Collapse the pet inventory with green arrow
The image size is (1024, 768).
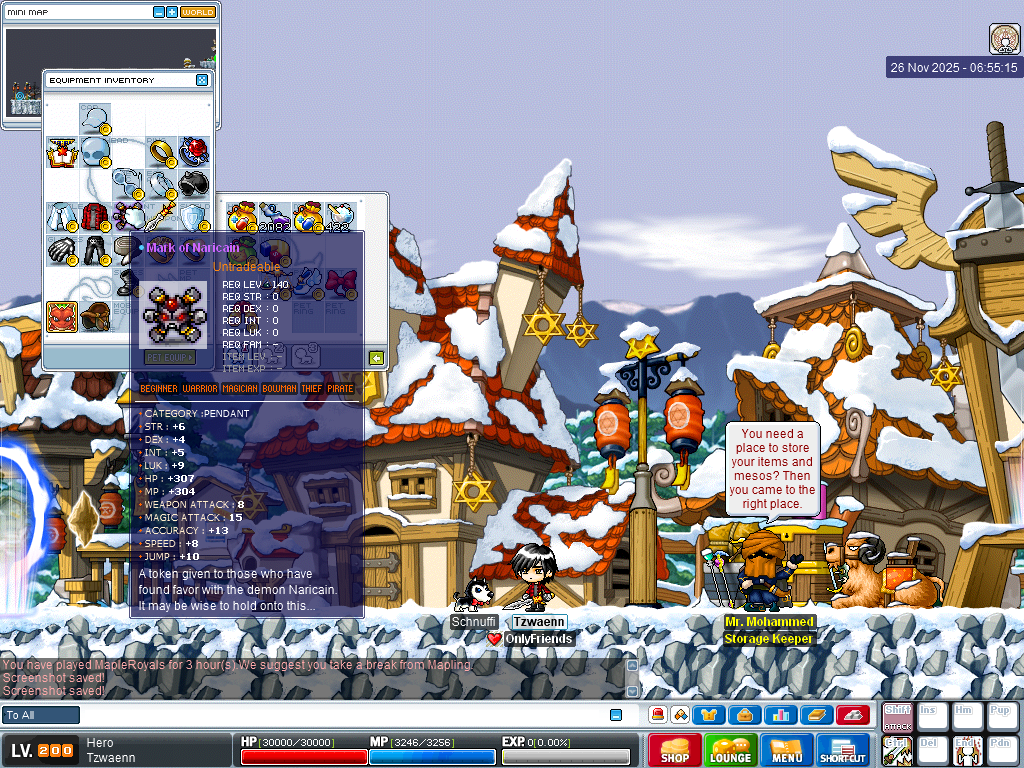tap(376, 357)
